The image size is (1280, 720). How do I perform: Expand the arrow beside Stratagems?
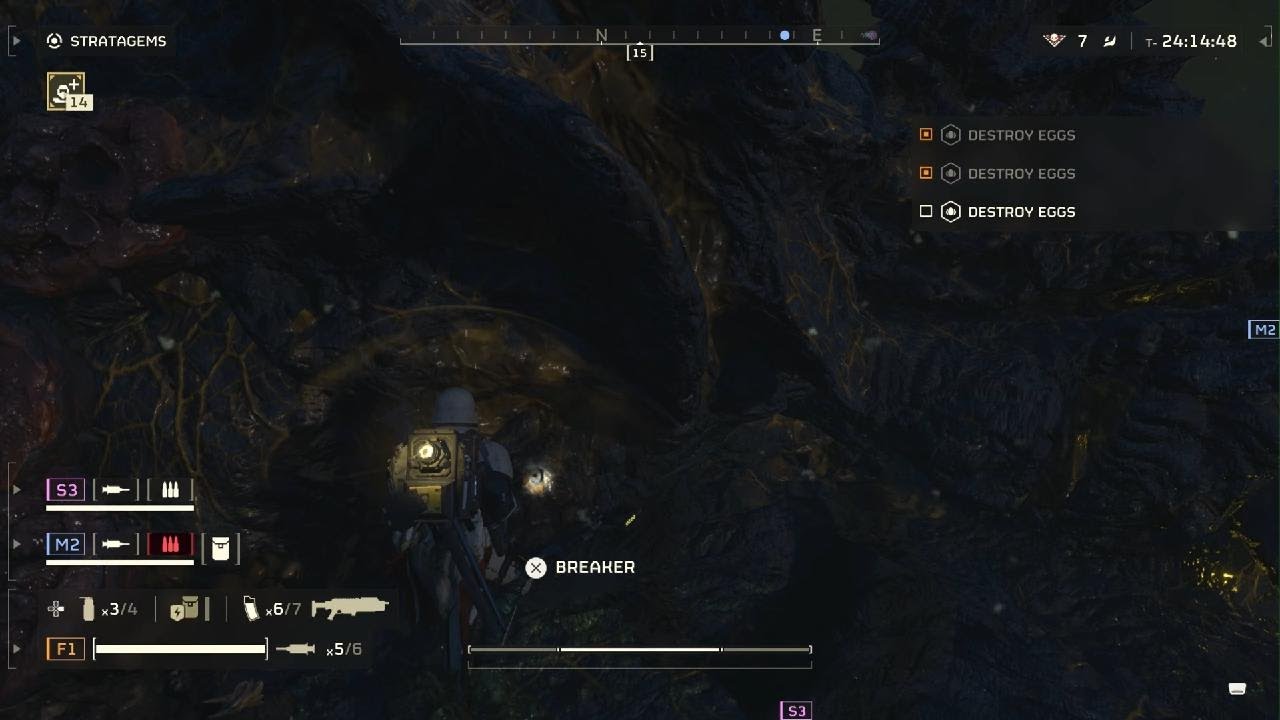[x=16, y=41]
